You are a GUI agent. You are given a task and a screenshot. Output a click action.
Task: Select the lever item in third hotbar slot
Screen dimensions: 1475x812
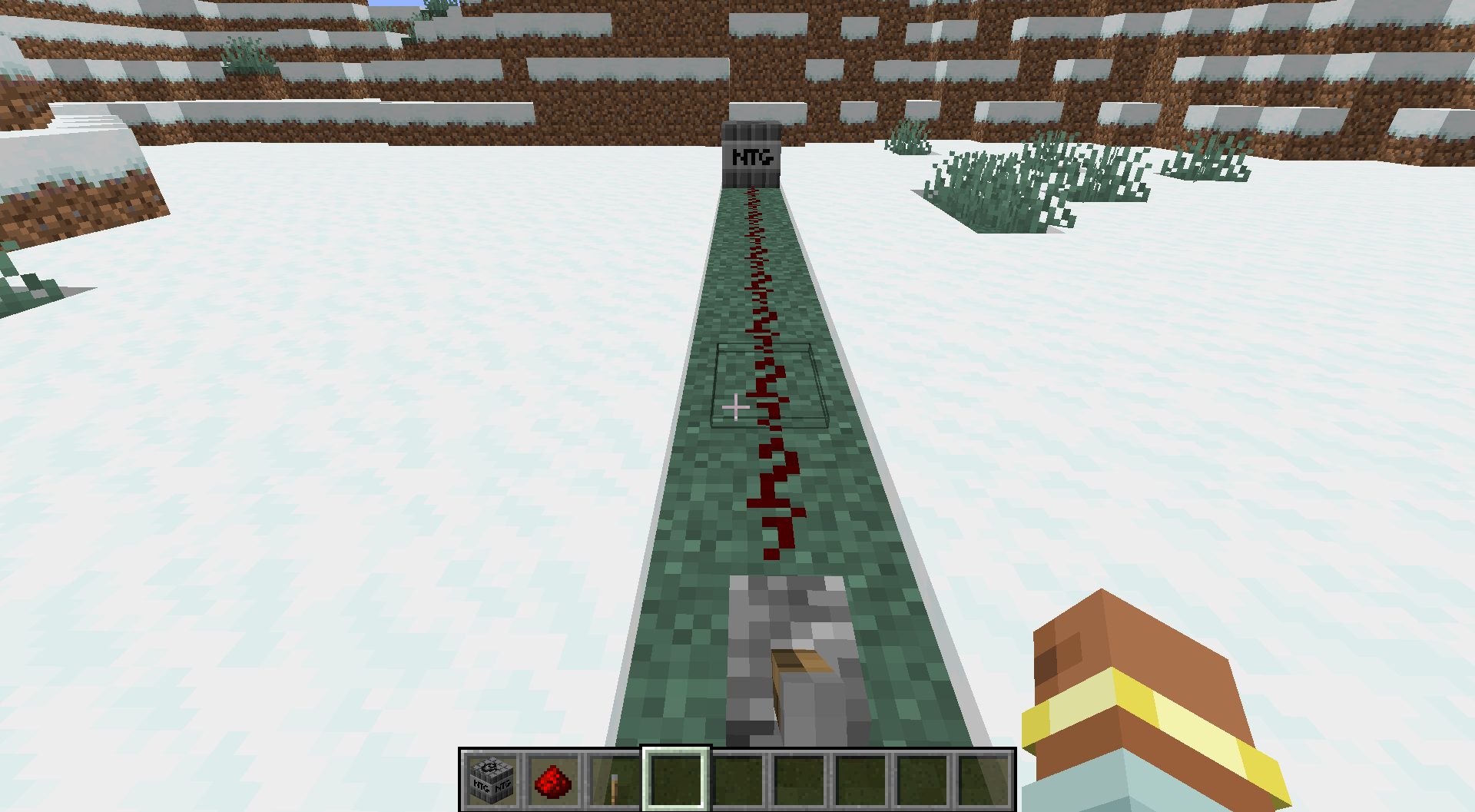613,782
